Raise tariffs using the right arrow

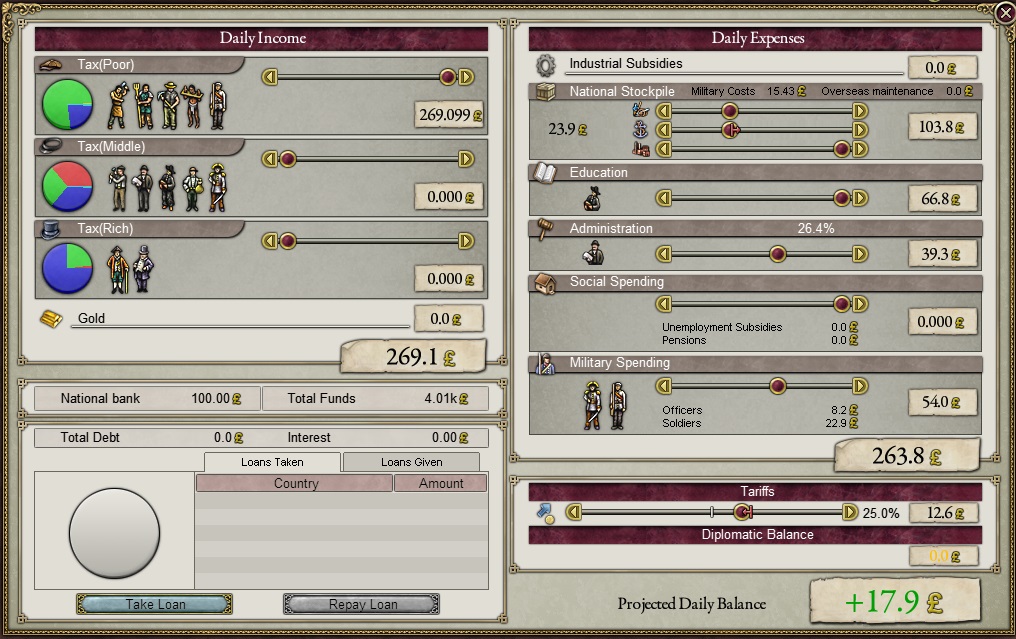coord(850,512)
